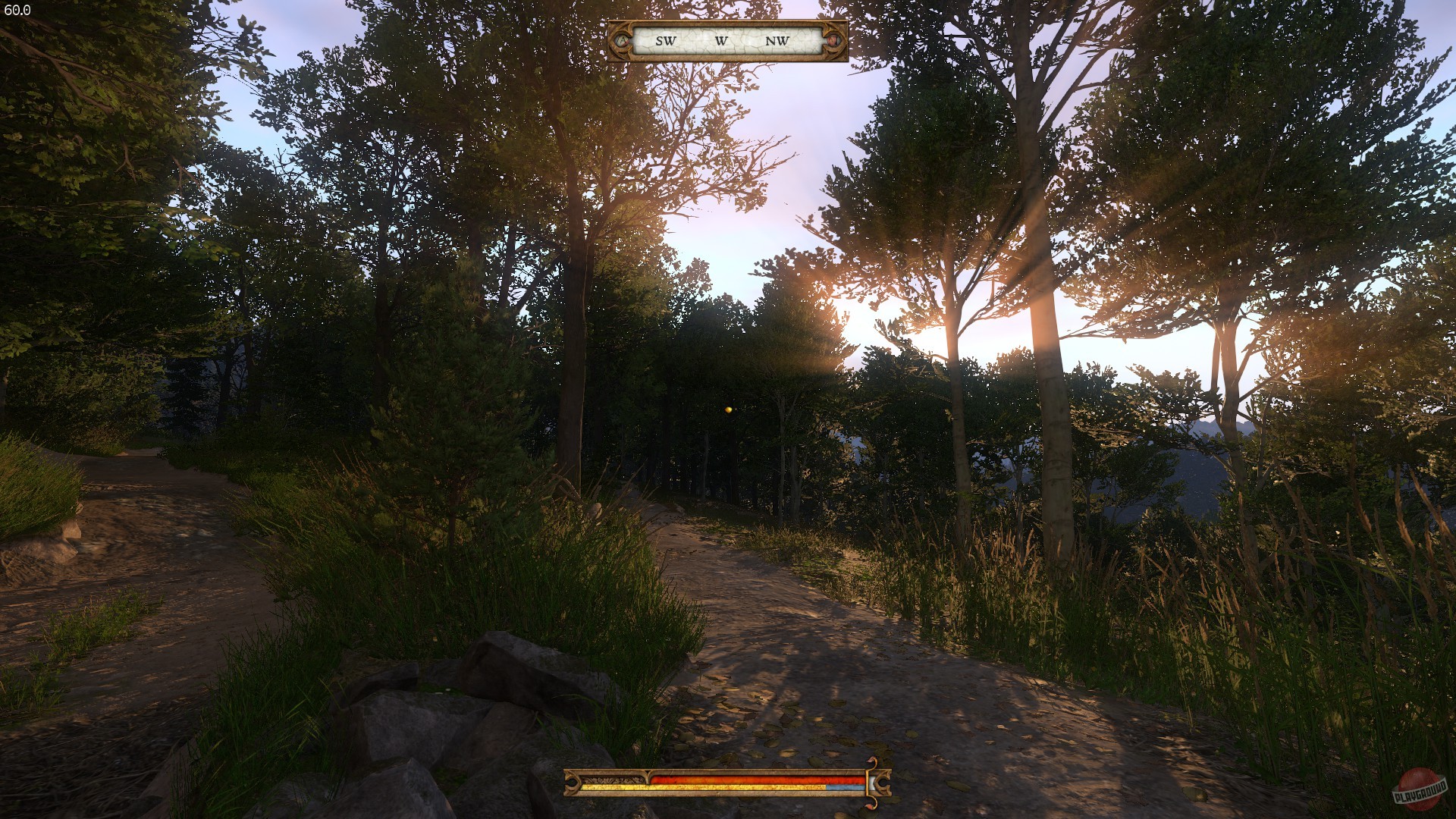Click the round A marker on compass left edge
The height and width of the screenshot is (819, 1456).
point(623,40)
